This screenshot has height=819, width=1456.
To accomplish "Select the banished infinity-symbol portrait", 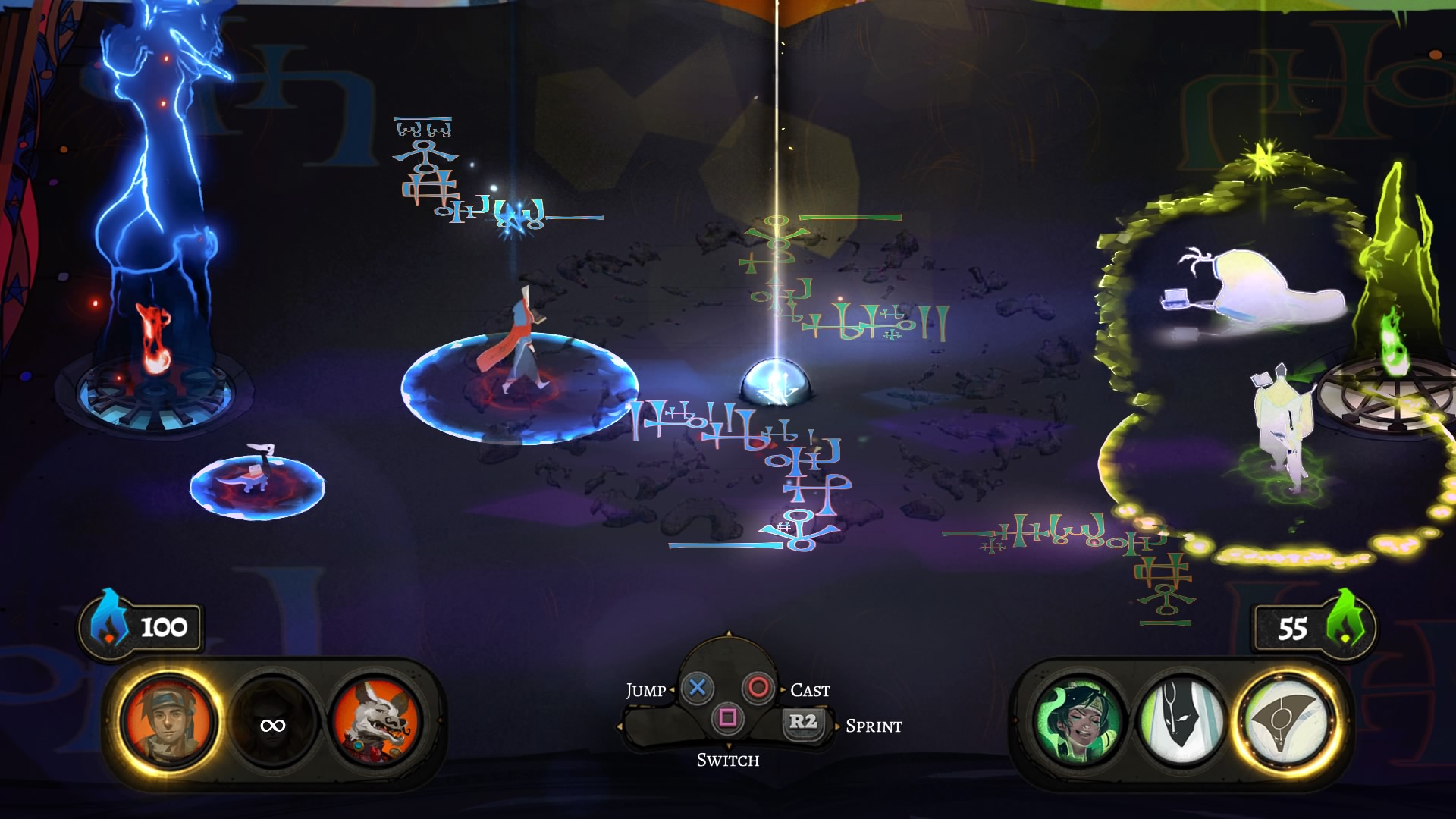I will pyautogui.click(x=272, y=726).
